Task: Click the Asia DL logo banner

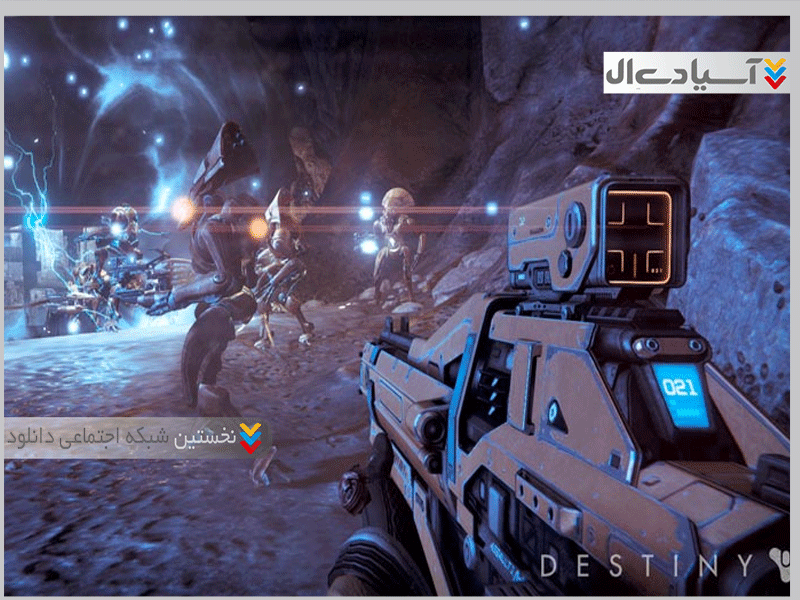Action: (696, 73)
